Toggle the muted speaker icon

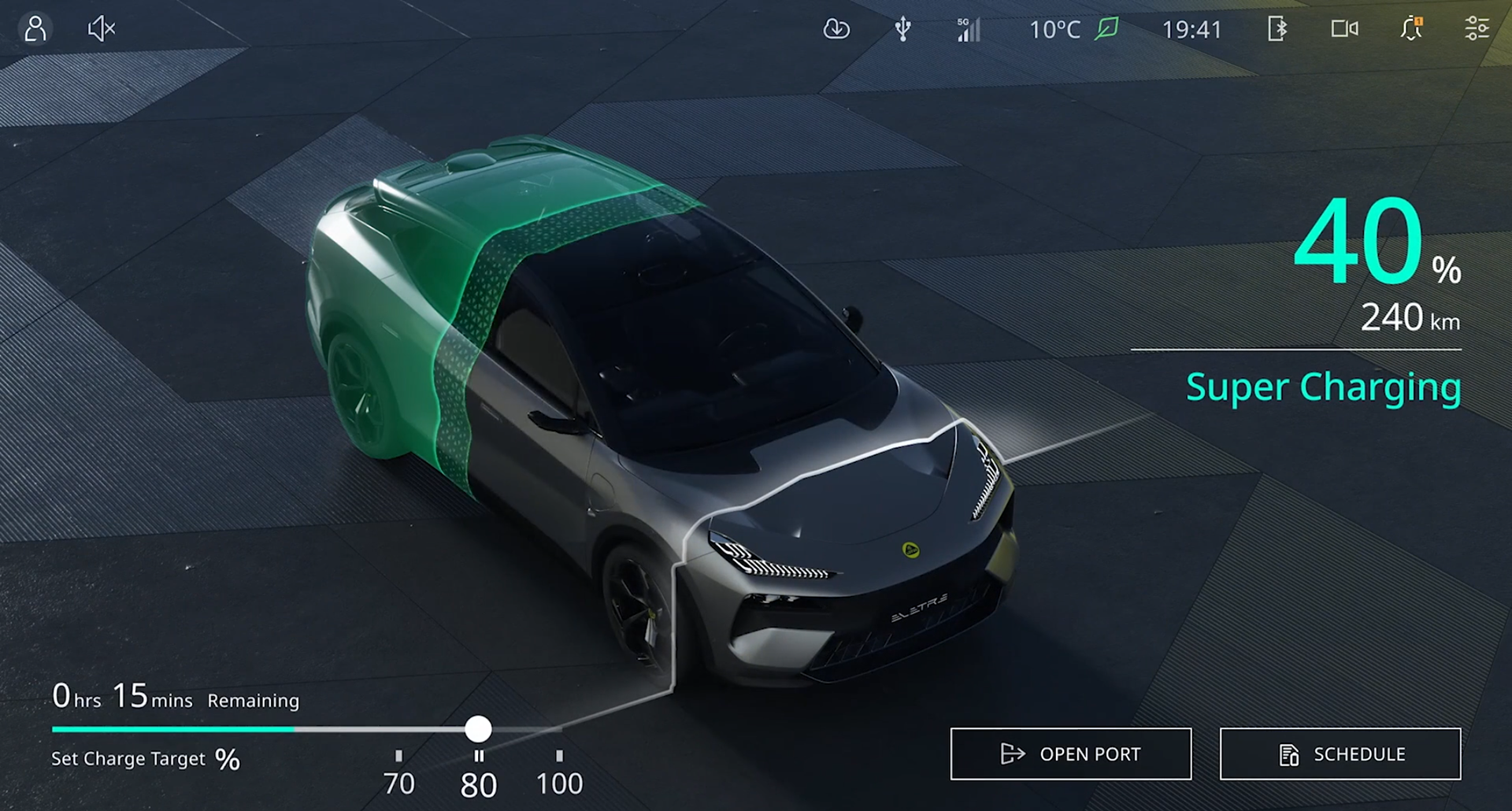(x=102, y=29)
